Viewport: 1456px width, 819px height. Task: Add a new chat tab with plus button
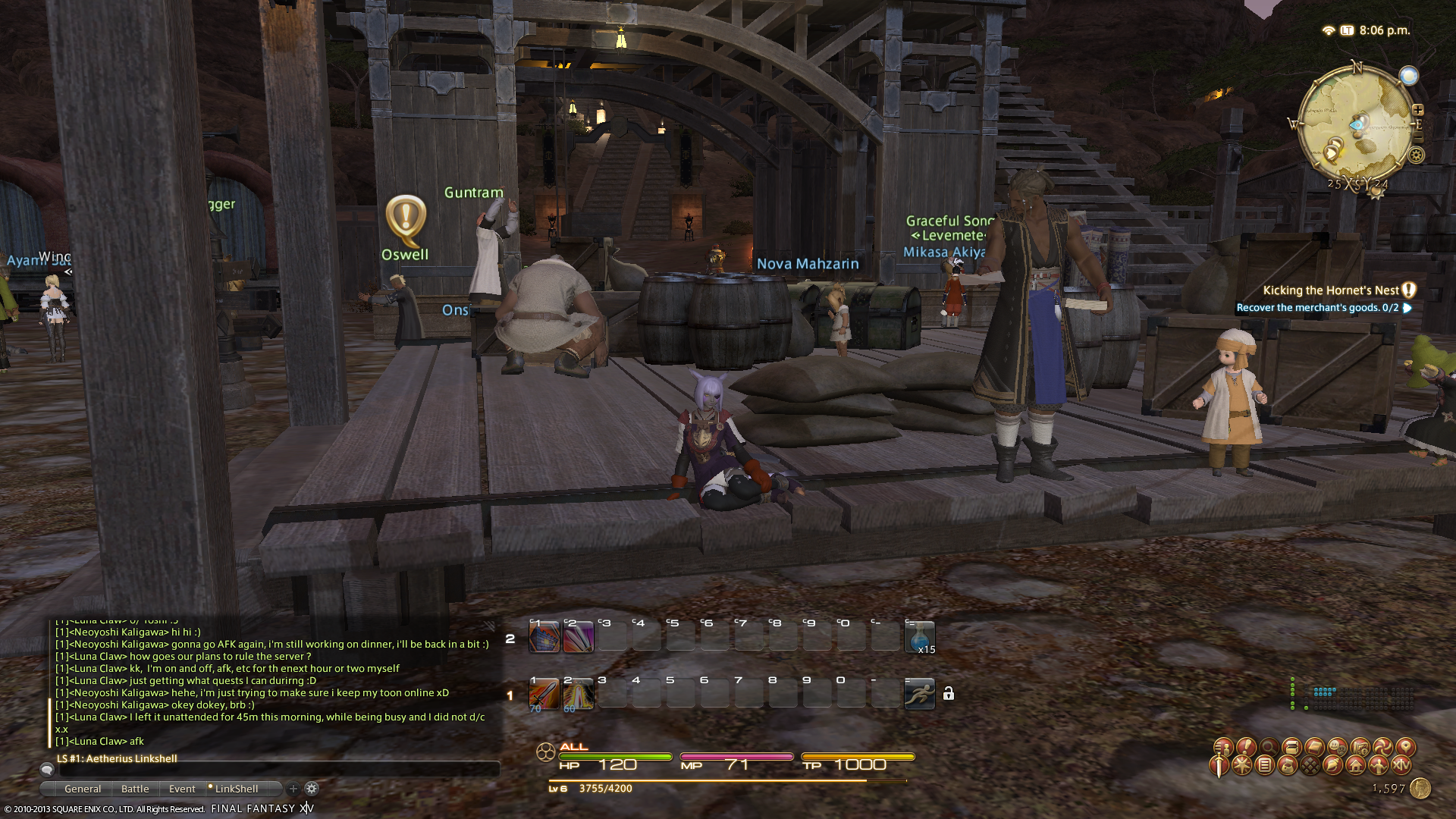[293, 789]
